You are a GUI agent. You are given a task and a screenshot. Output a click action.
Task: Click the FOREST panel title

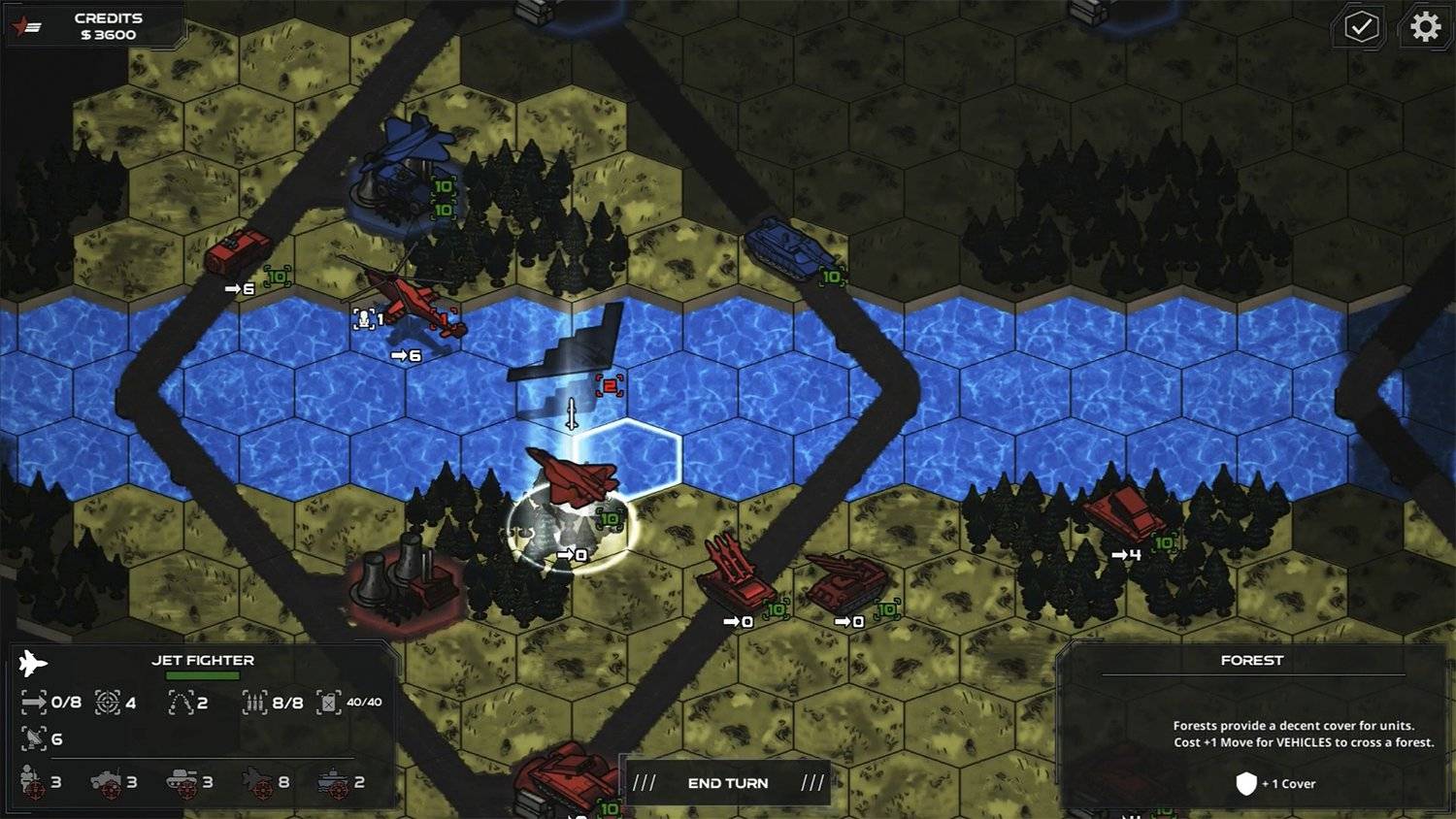point(1252,660)
